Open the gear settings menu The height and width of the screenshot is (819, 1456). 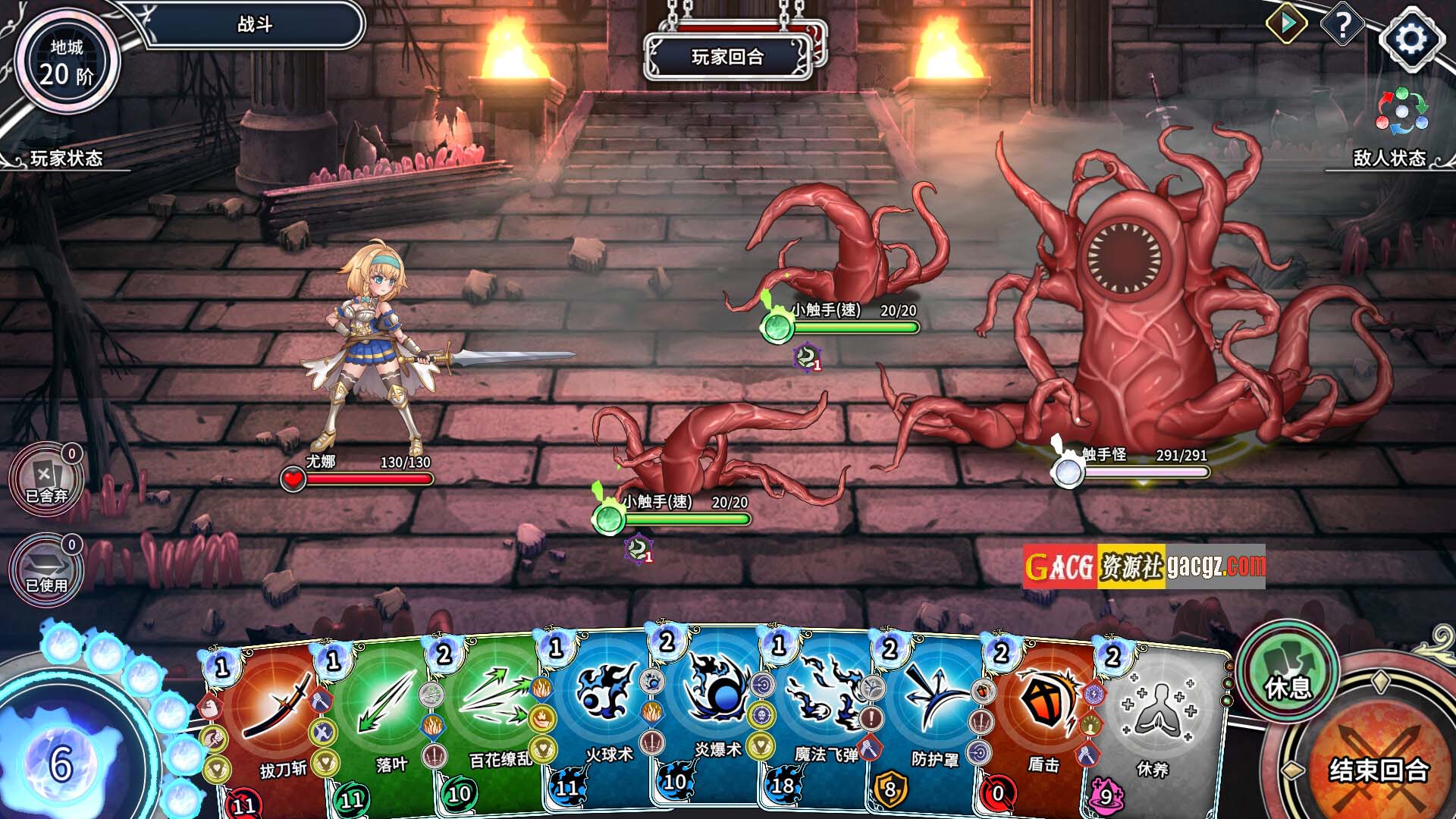click(x=1410, y=39)
